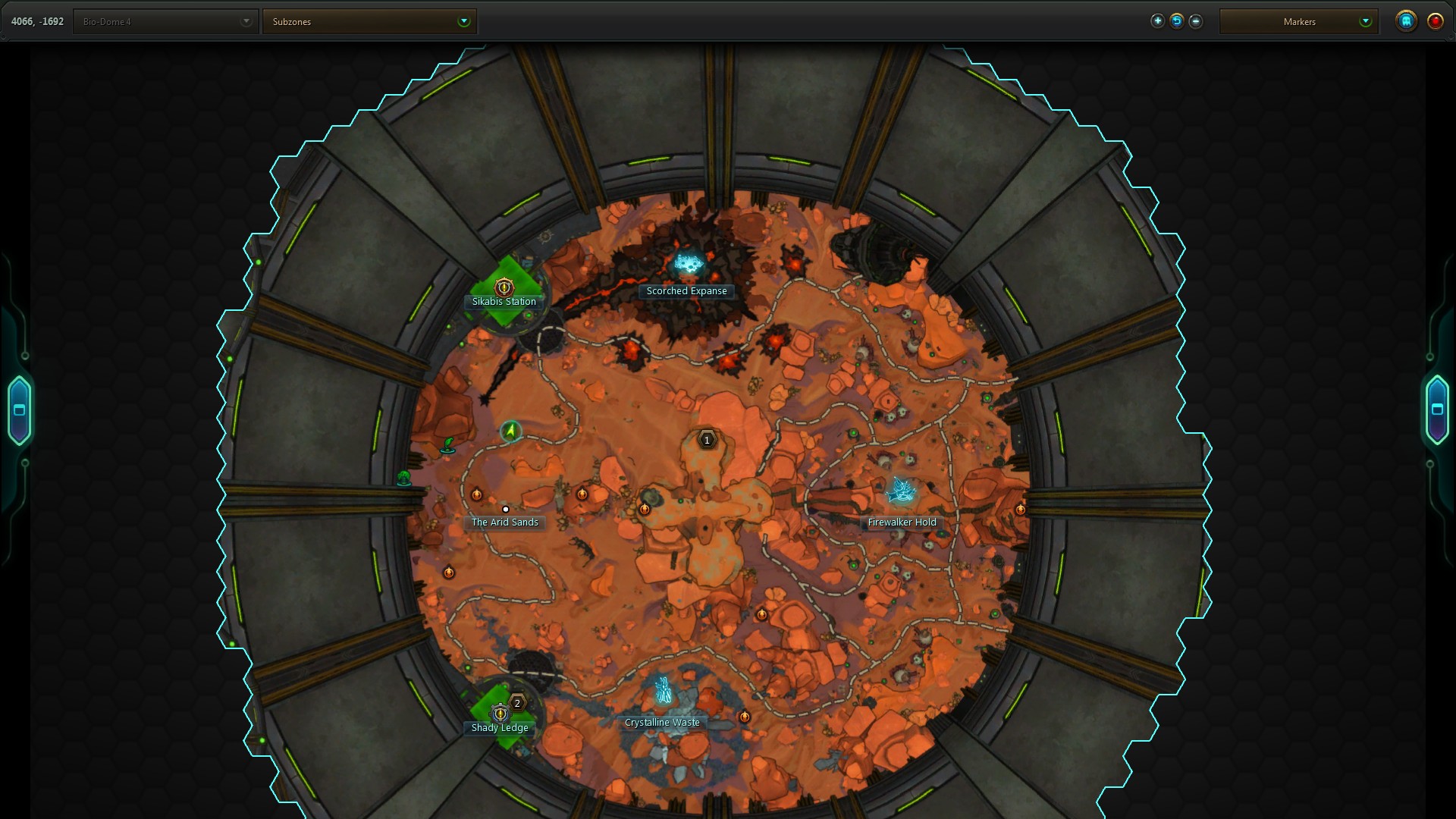This screenshot has height=819, width=1456.
Task: Click the Scorched Expanse subzone label
Action: pos(686,291)
